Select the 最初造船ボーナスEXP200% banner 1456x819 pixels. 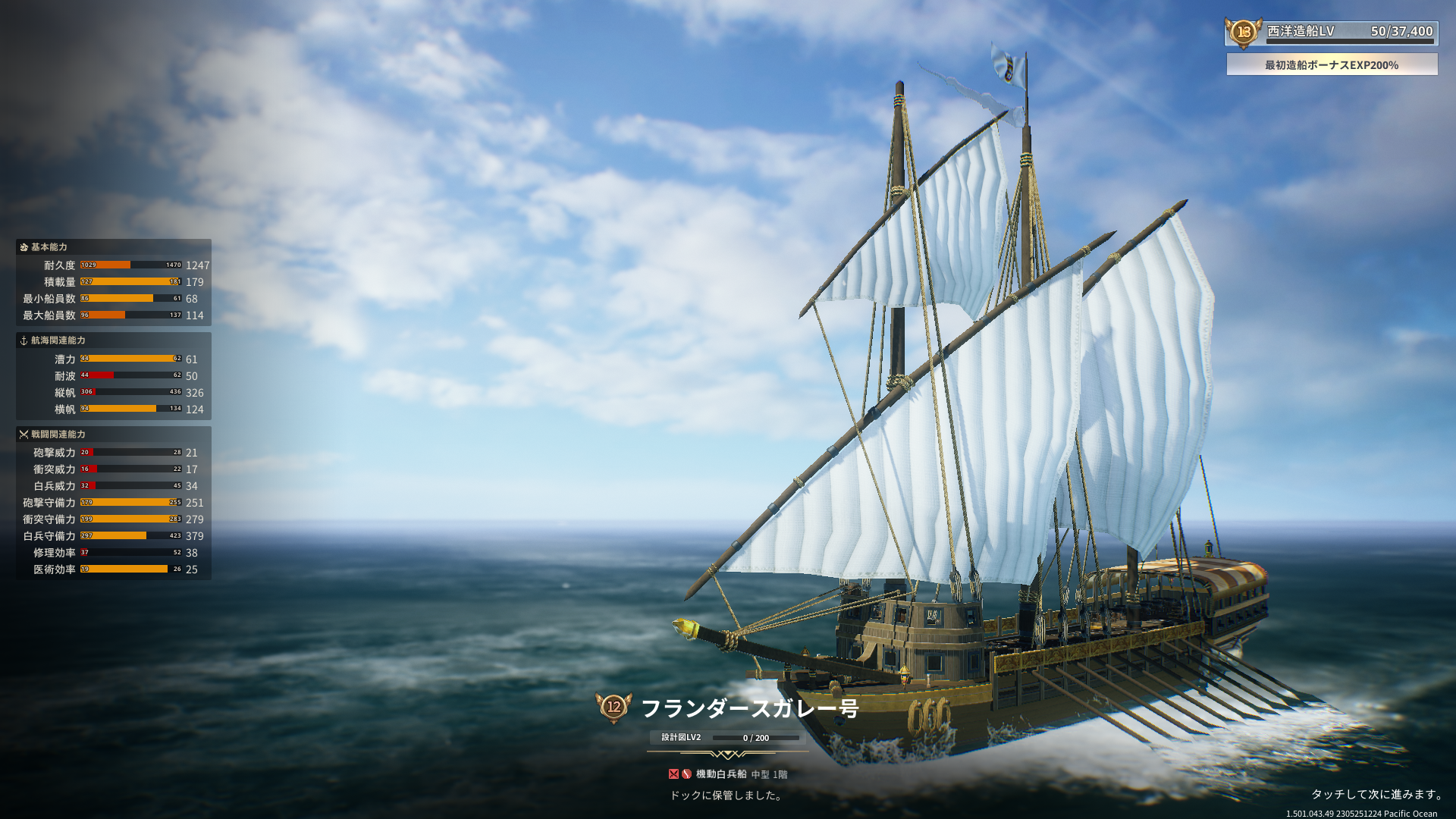(1332, 64)
